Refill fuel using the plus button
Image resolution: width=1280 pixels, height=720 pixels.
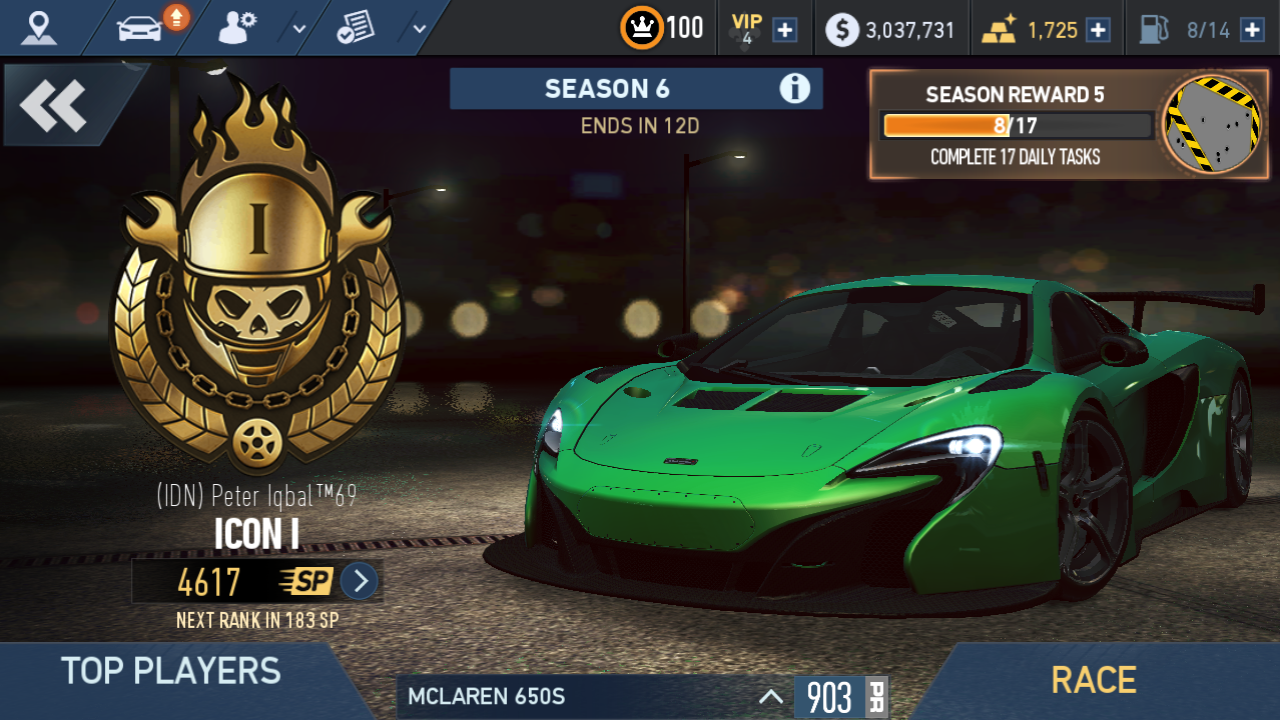[x=1252, y=30]
